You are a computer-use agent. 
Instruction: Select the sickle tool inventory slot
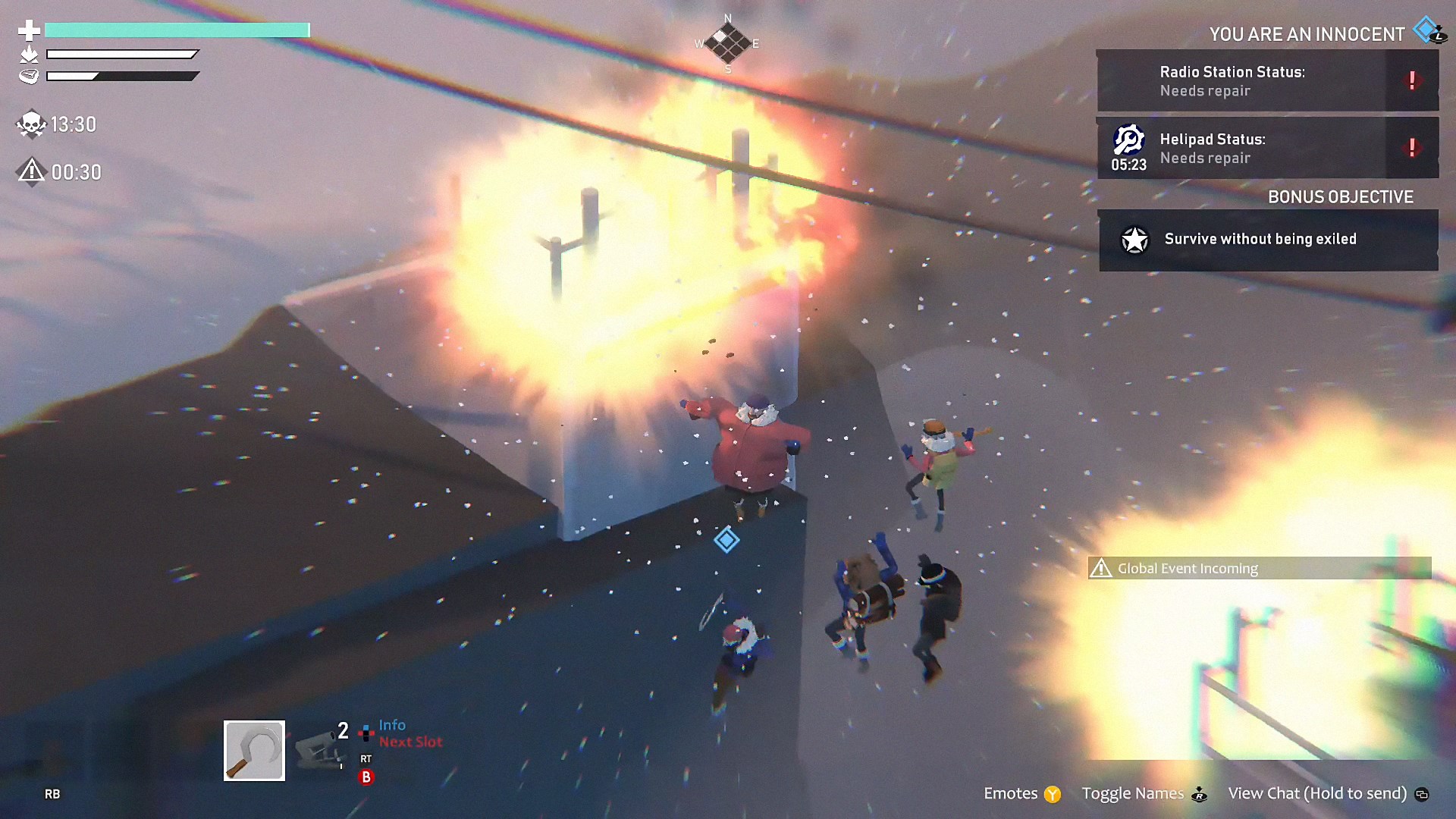254,750
